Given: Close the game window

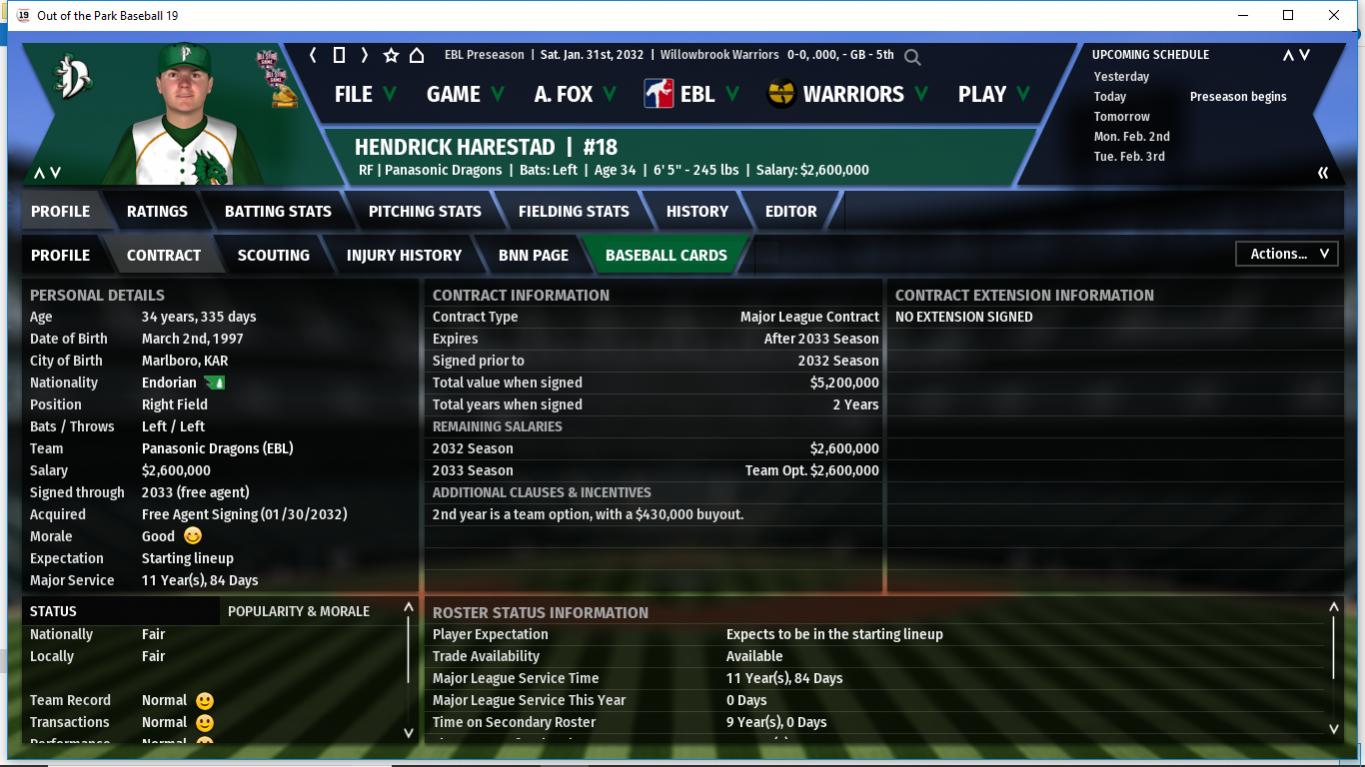Looking at the screenshot, I should [x=1334, y=15].
